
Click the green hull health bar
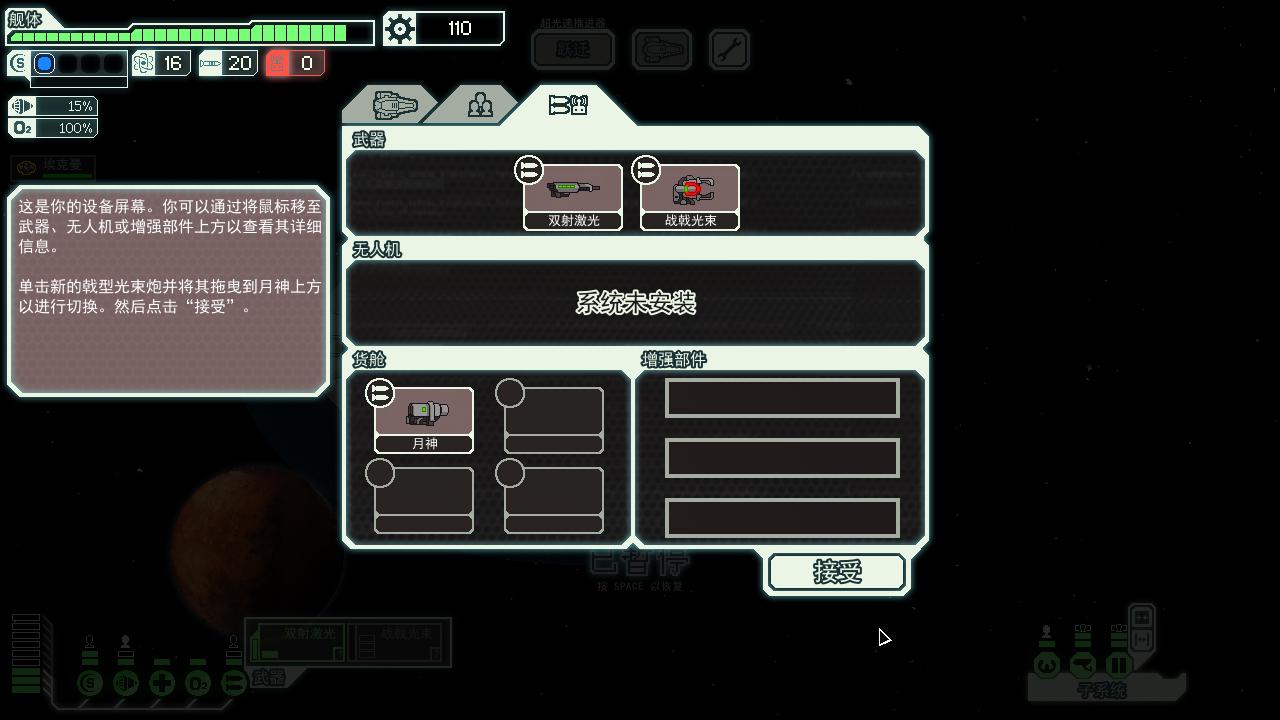click(x=190, y=32)
